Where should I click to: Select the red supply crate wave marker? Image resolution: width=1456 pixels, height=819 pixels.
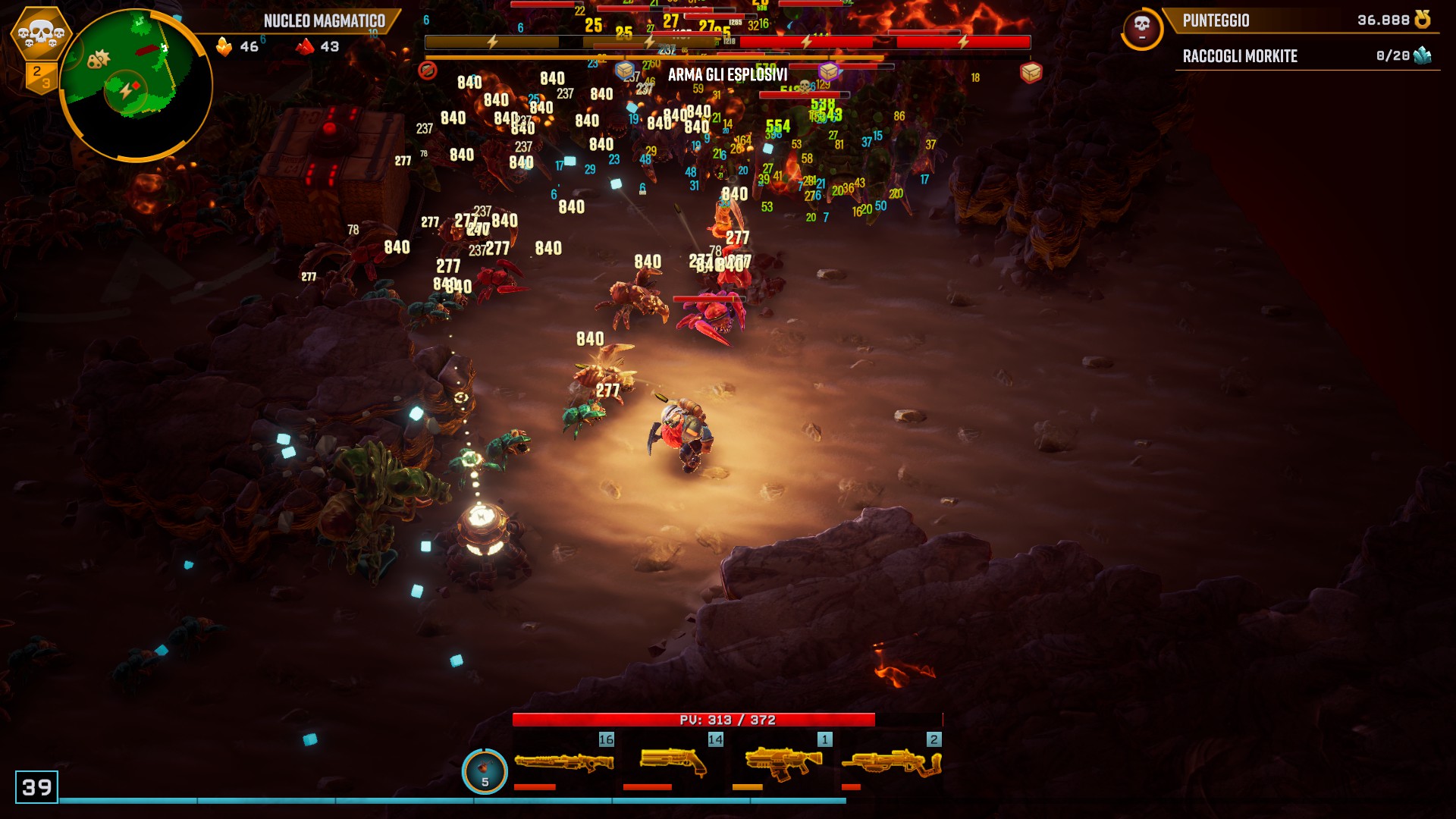(1031, 72)
